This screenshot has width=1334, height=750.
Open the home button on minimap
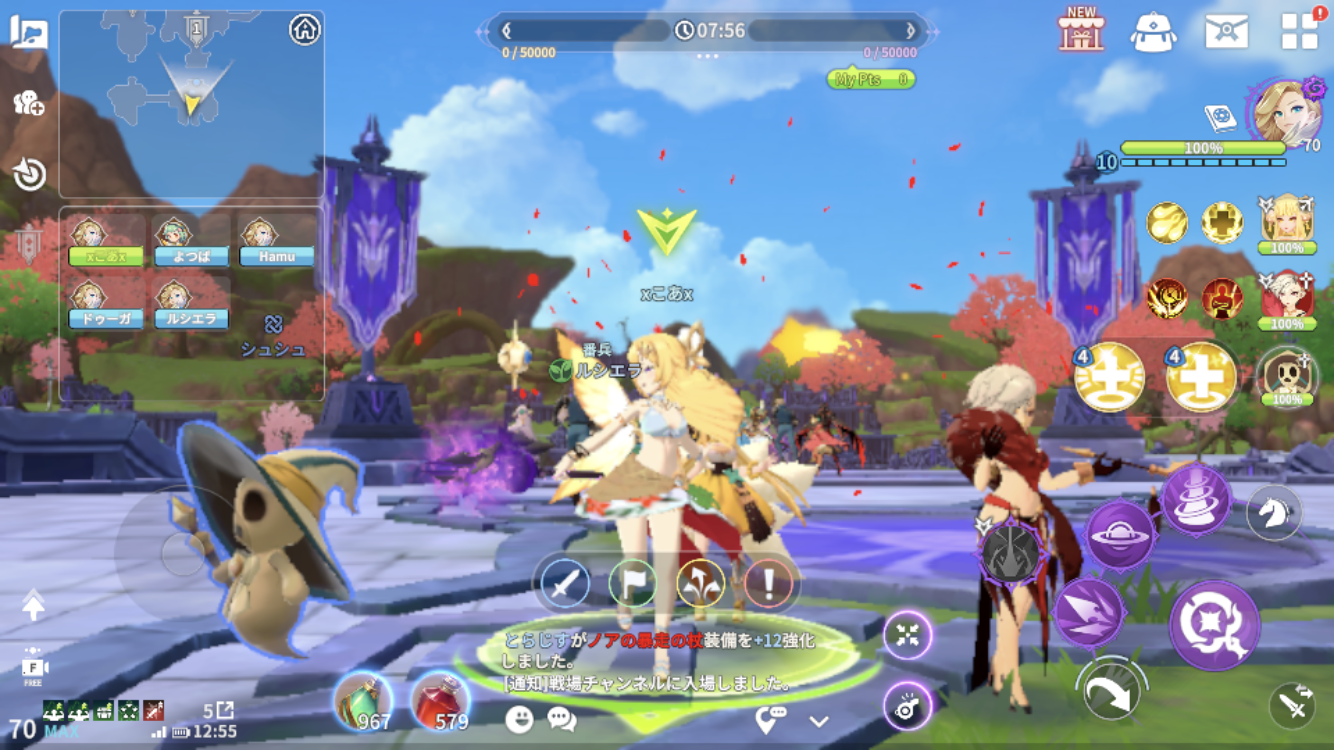click(305, 30)
